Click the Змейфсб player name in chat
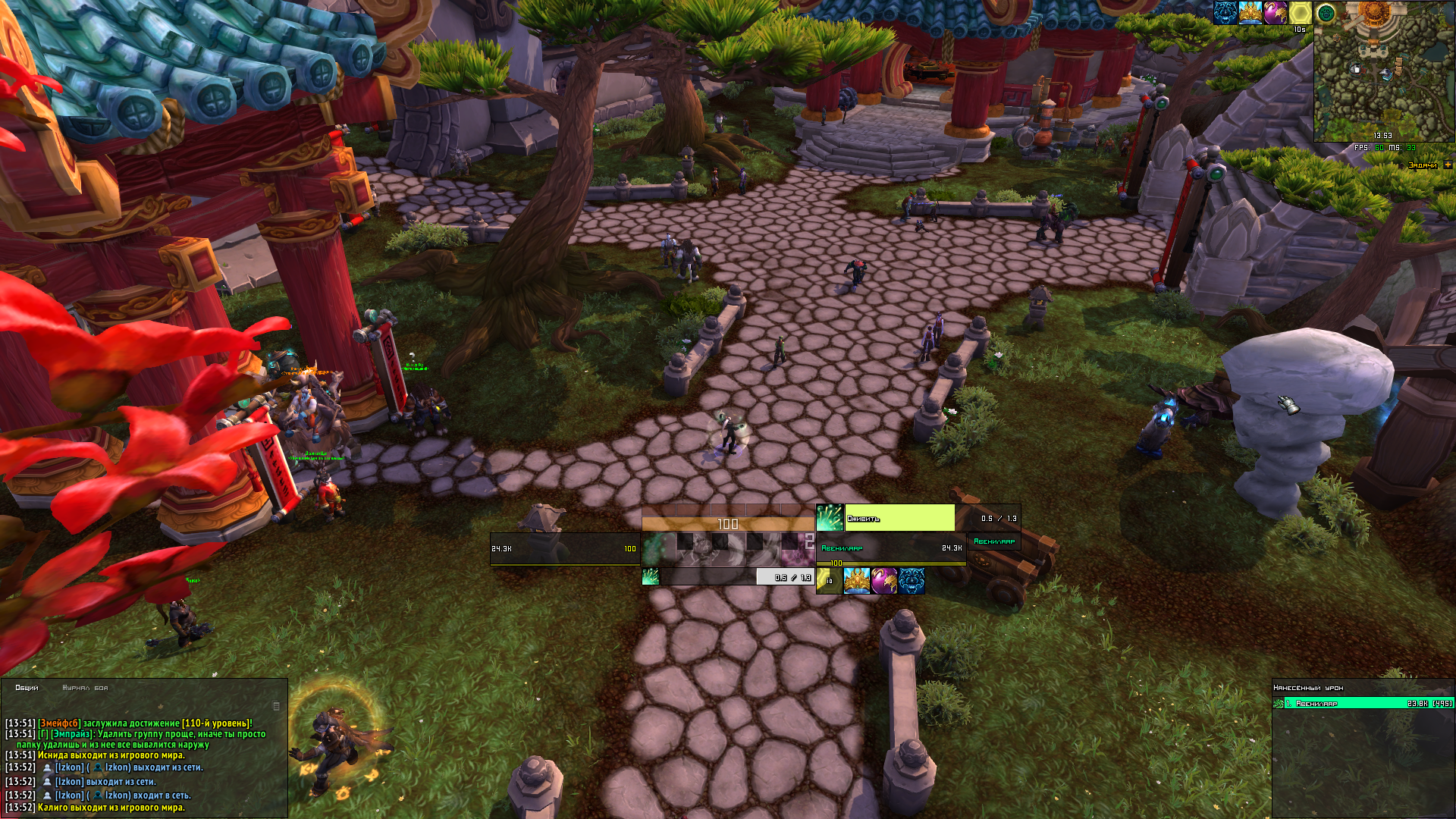The height and width of the screenshot is (819, 1456). (59, 723)
